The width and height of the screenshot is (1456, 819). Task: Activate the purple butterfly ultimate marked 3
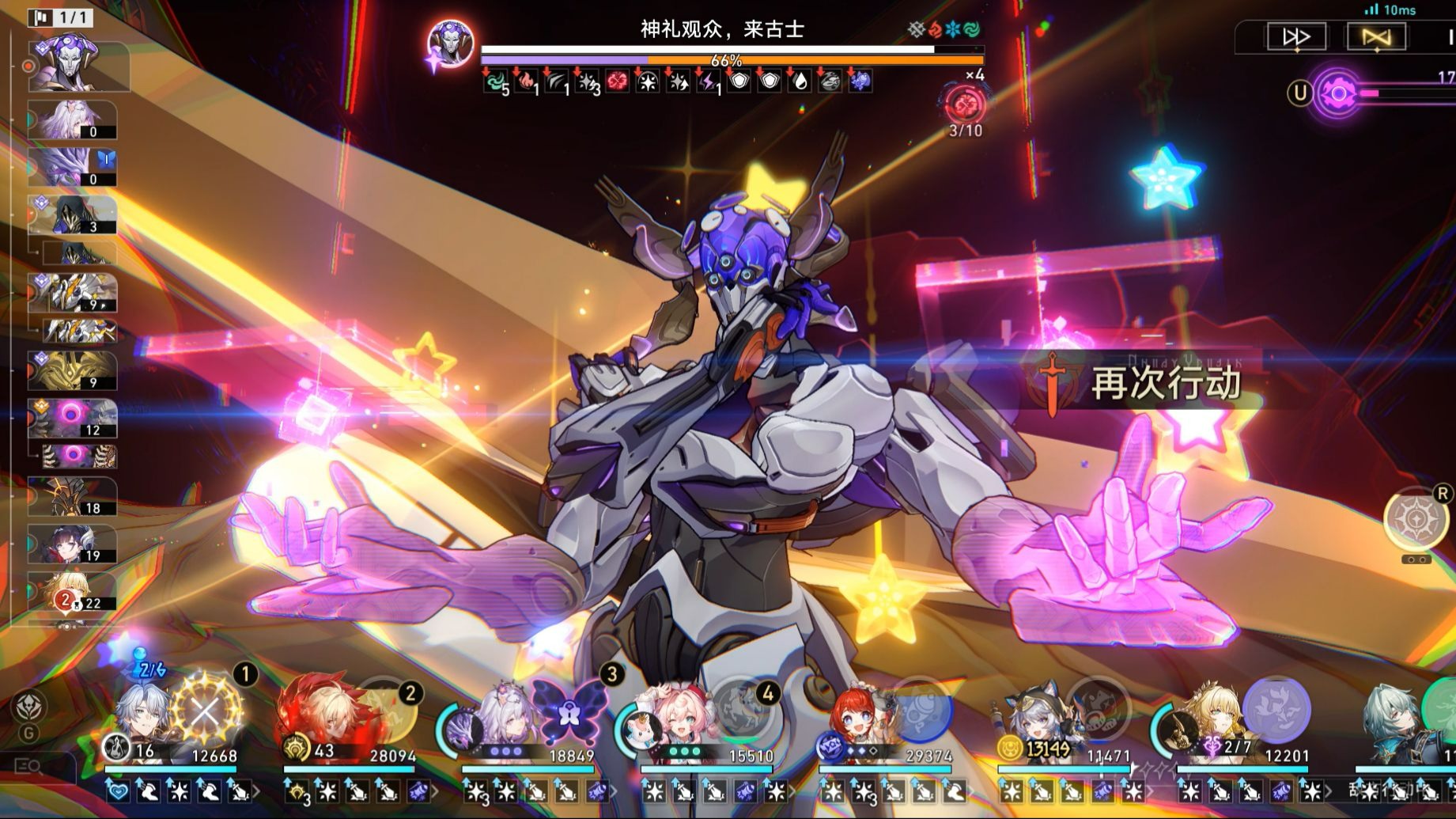(x=569, y=711)
